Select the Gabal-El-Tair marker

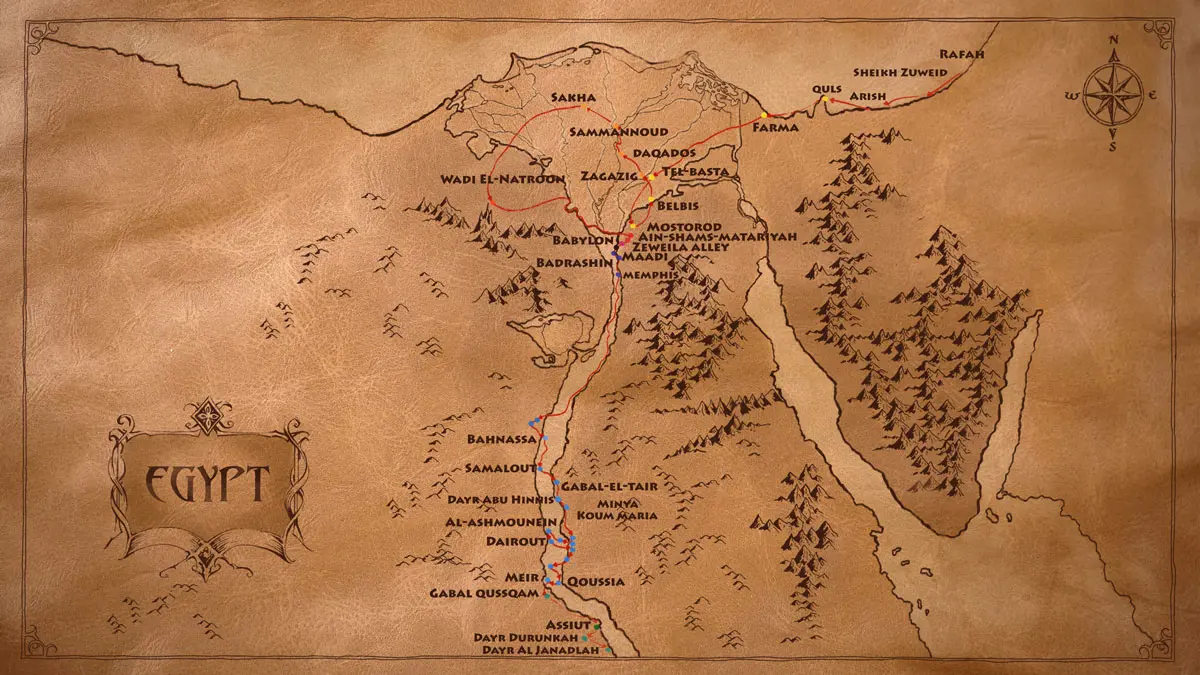(556, 483)
